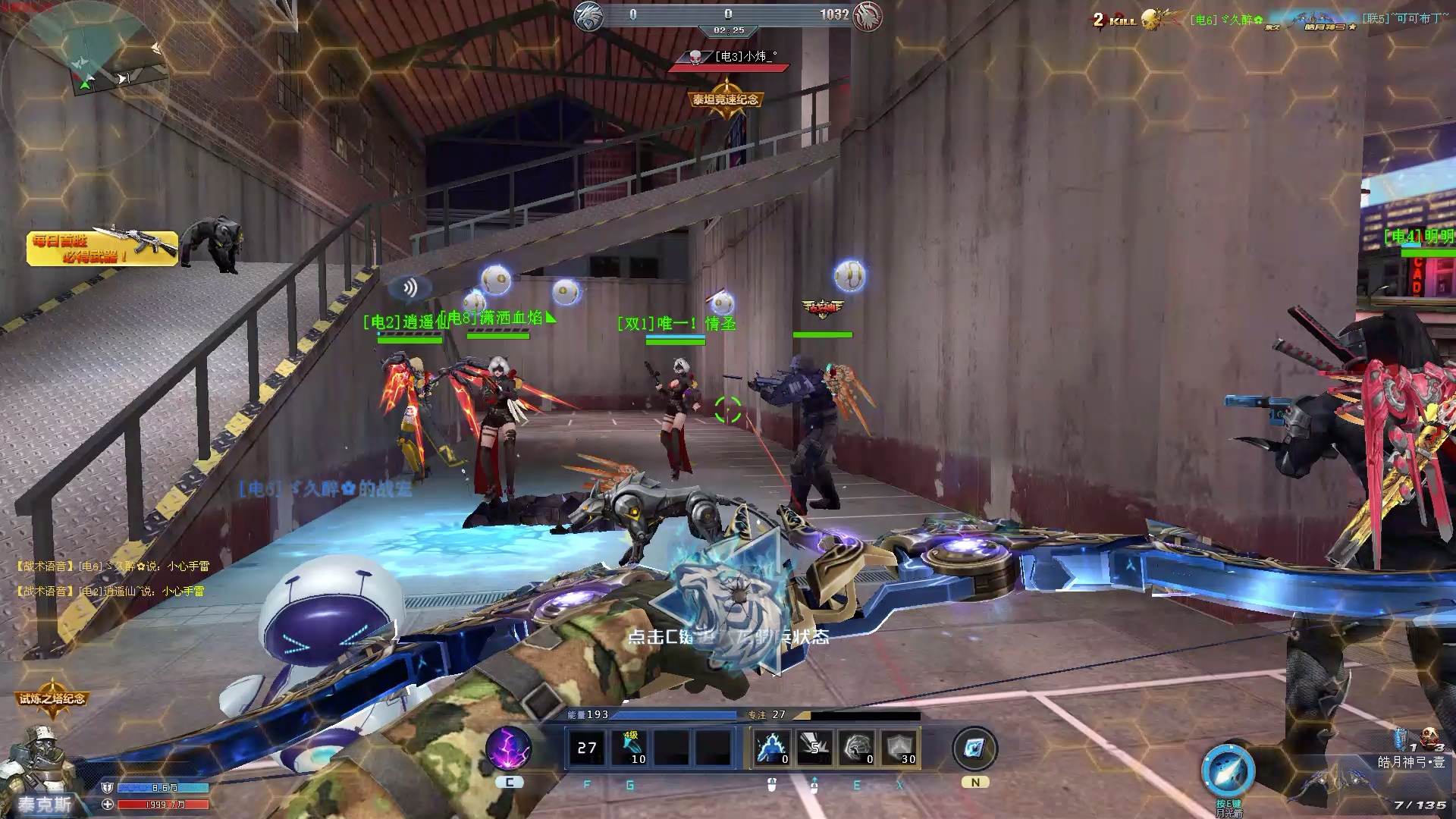Open the blue card icon button
The width and height of the screenshot is (1456, 819).
pyautogui.click(x=974, y=749)
